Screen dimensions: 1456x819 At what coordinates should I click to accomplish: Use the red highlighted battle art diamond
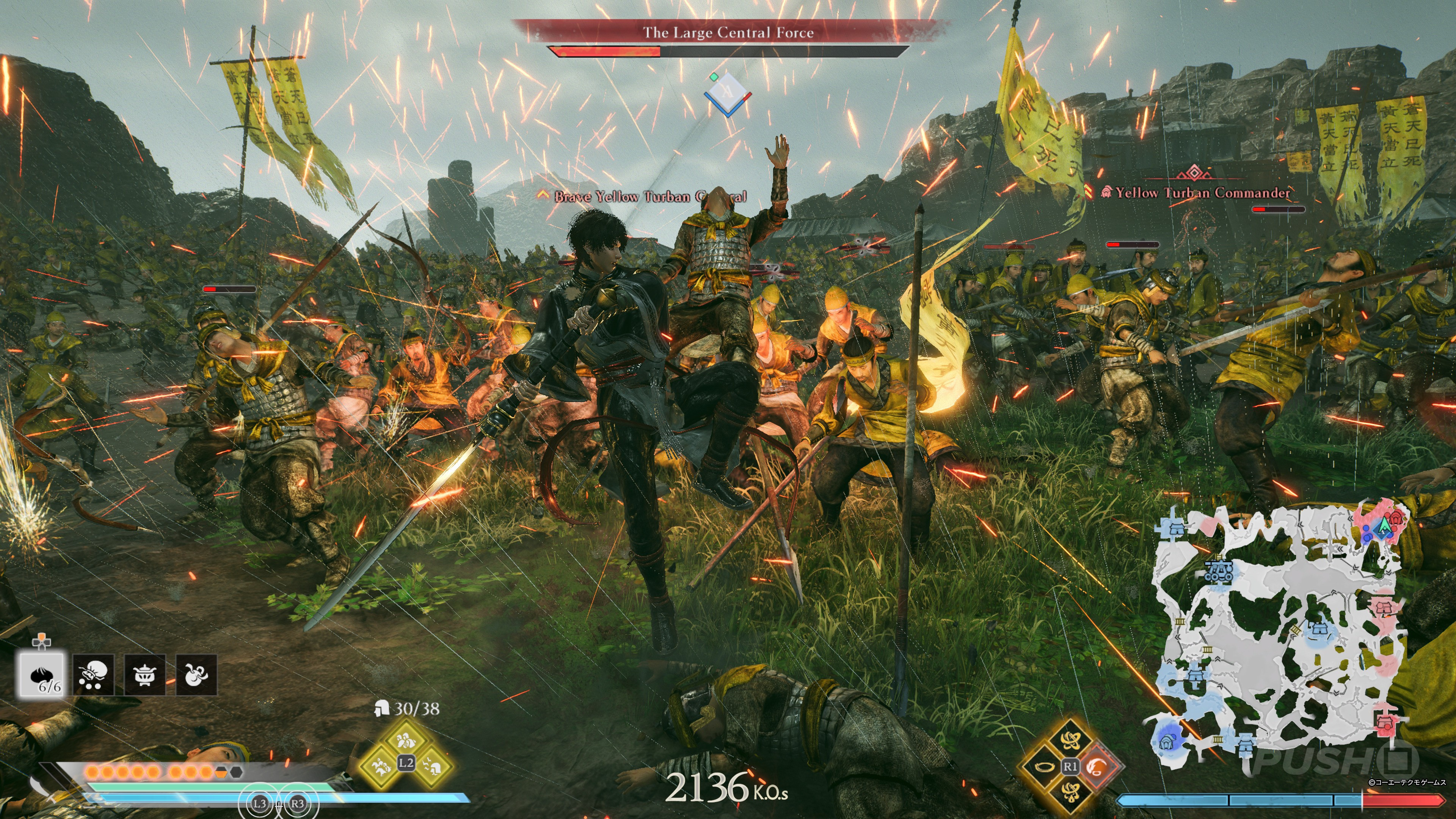(x=1097, y=766)
